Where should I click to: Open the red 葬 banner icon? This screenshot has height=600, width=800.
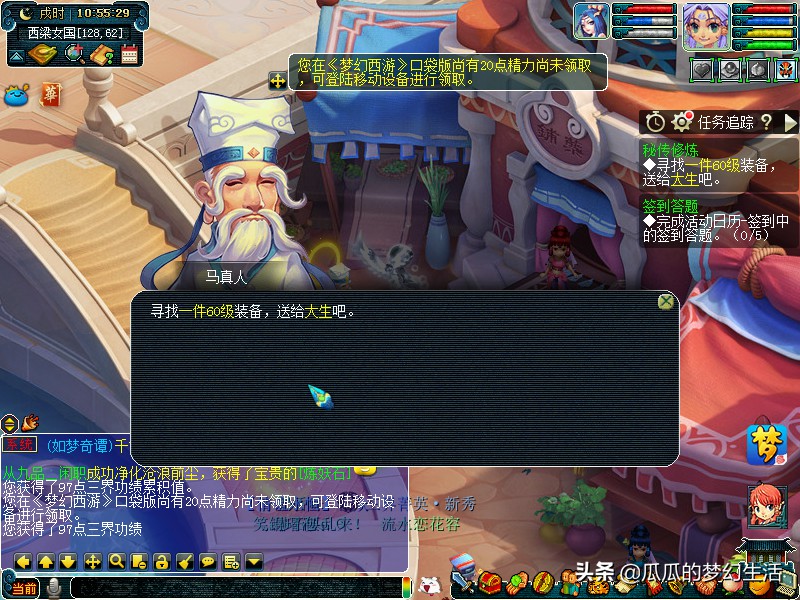(50, 95)
